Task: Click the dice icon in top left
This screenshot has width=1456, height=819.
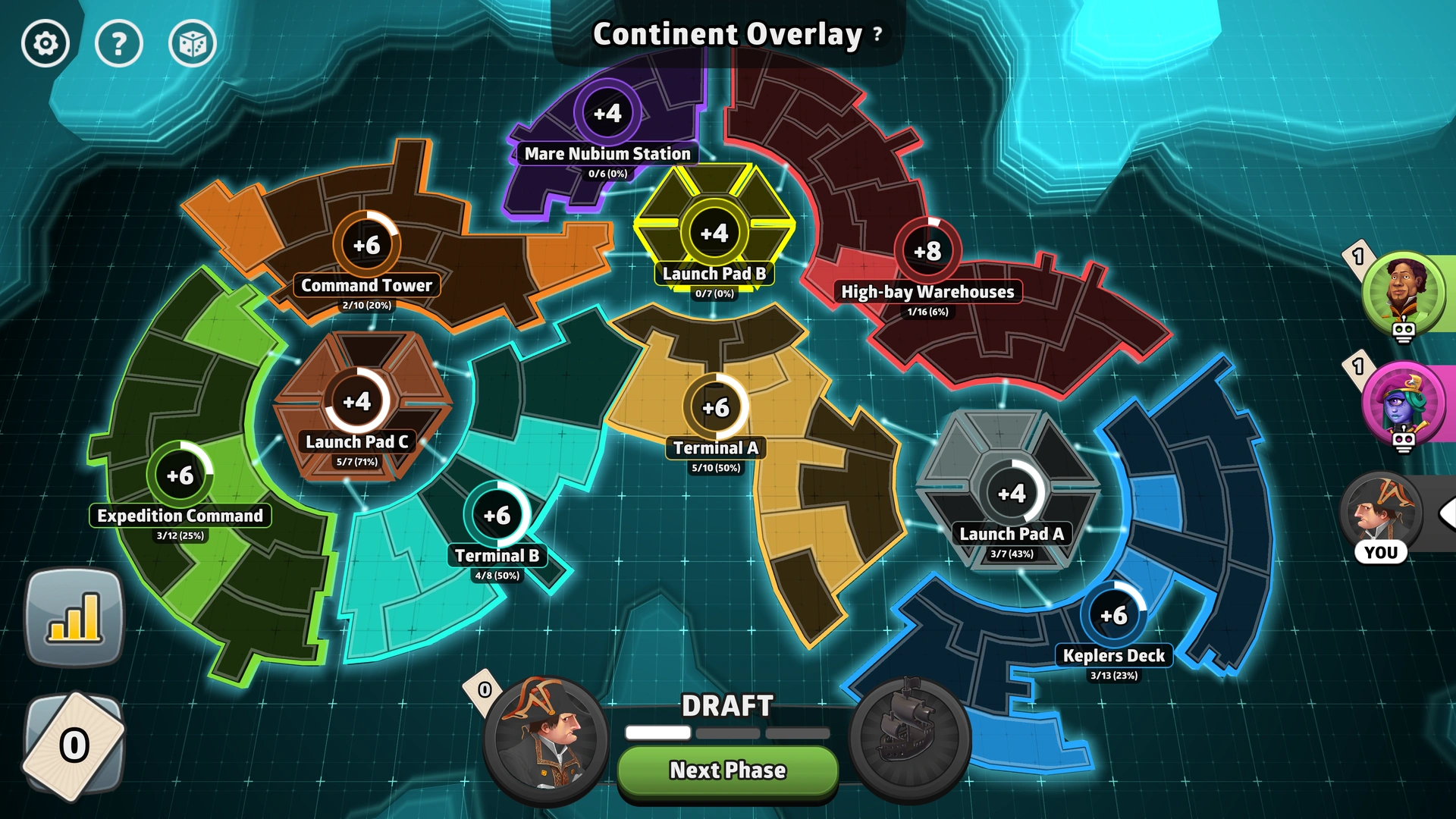Action: (193, 44)
